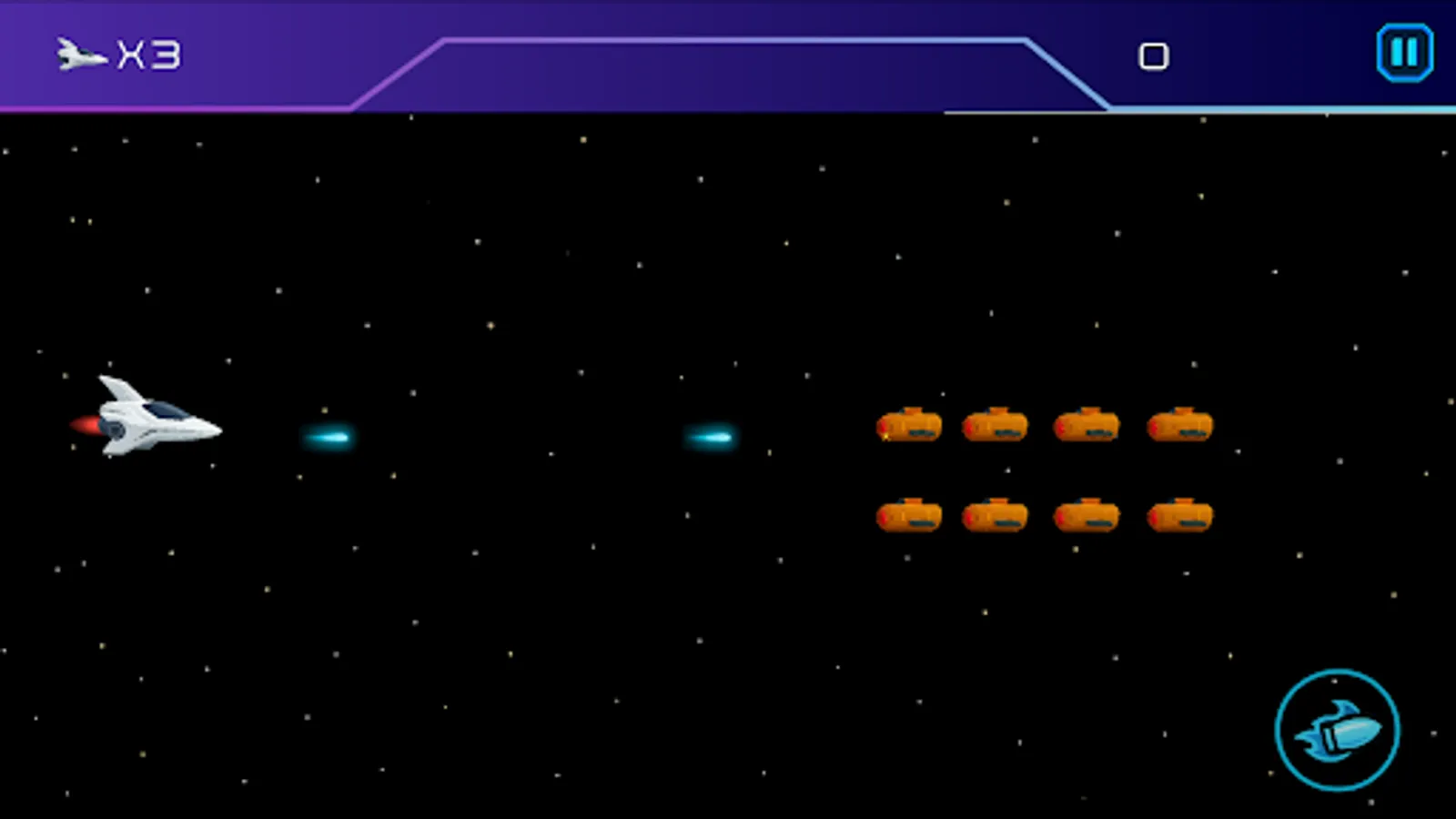Click the ship lives indicator icon

click(80, 55)
